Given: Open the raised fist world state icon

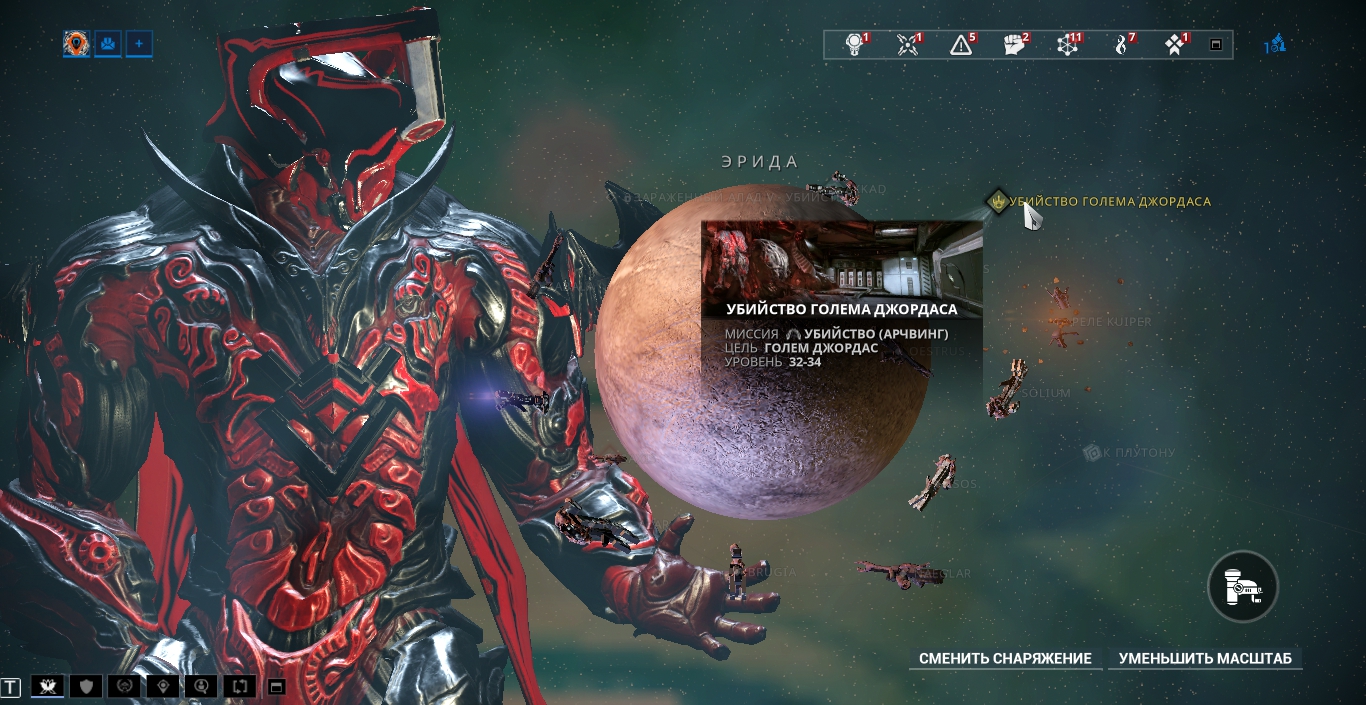Looking at the screenshot, I should point(1014,44).
